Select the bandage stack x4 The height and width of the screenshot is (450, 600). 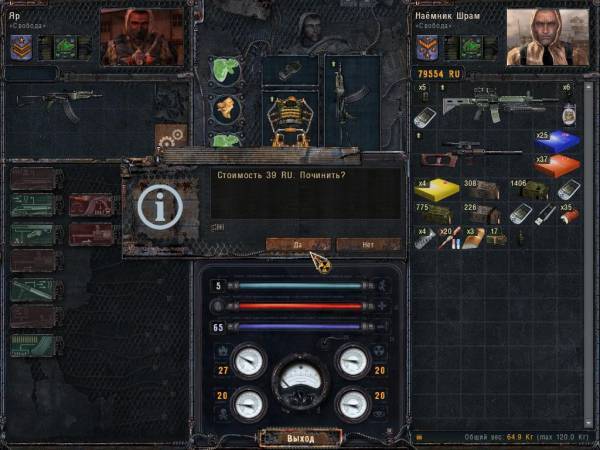point(424,238)
